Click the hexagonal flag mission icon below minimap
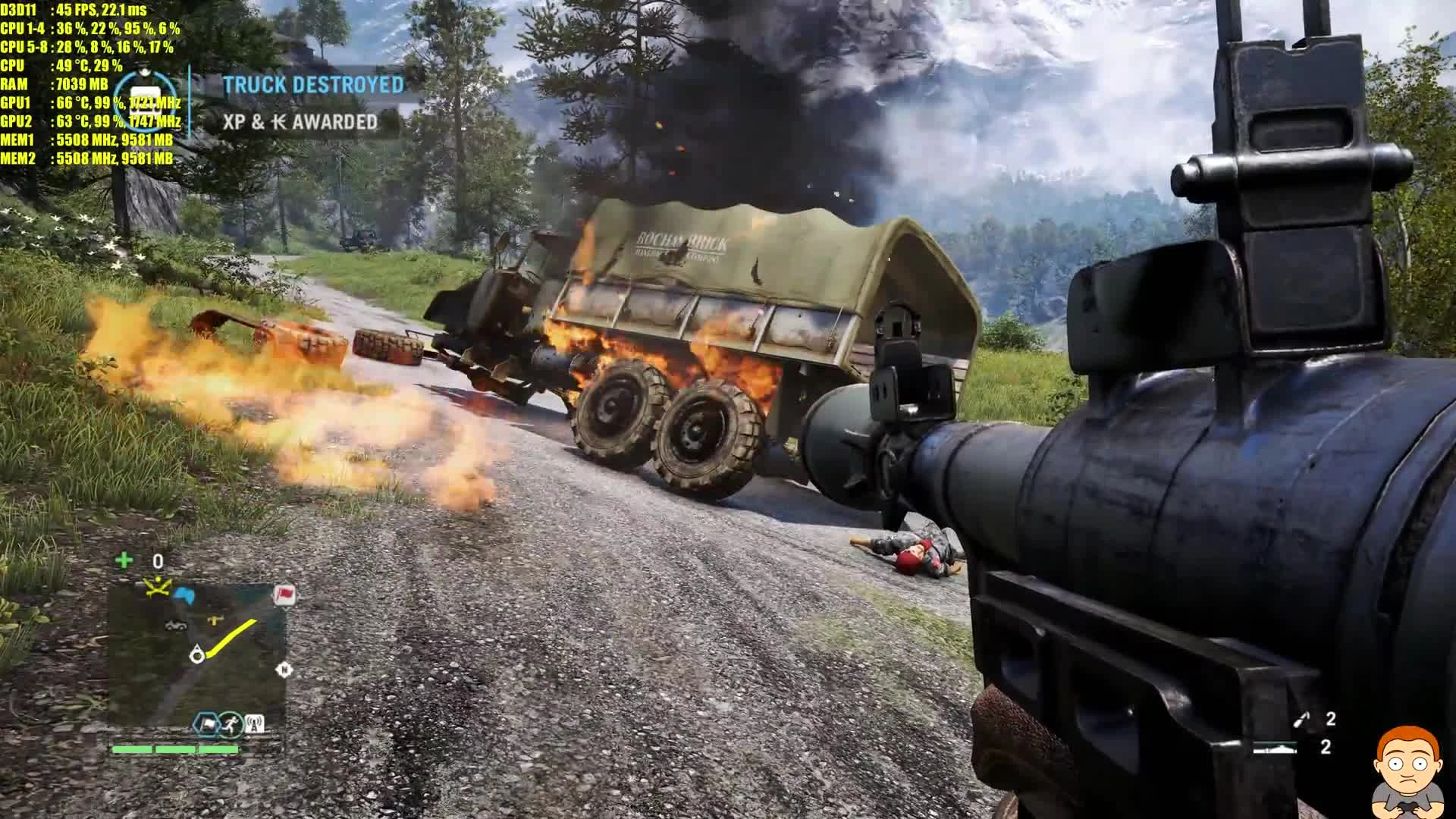This screenshot has height=819, width=1456. pos(207,722)
